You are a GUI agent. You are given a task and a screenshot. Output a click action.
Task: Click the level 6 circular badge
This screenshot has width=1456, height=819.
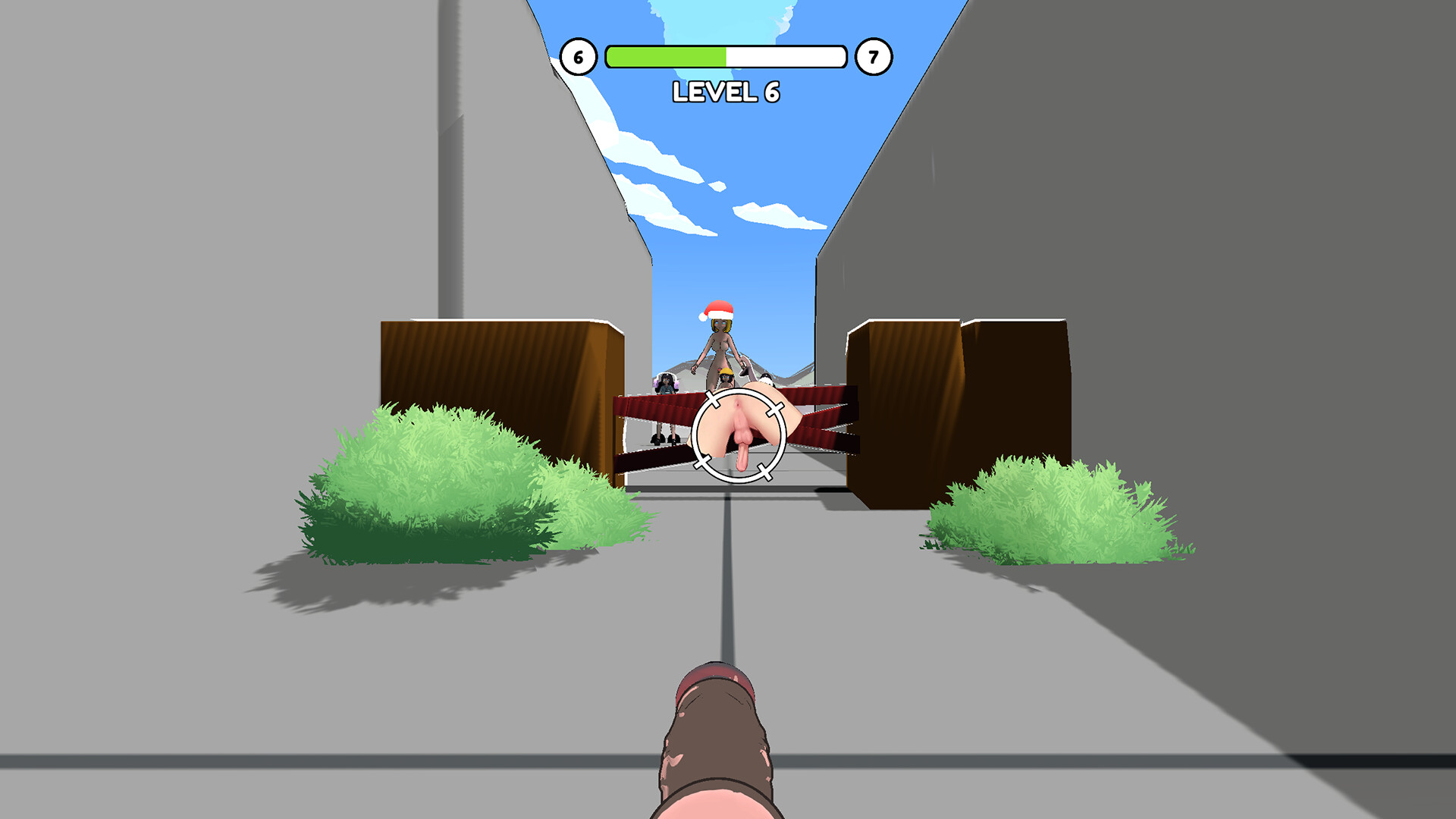(x=579, y=55)
